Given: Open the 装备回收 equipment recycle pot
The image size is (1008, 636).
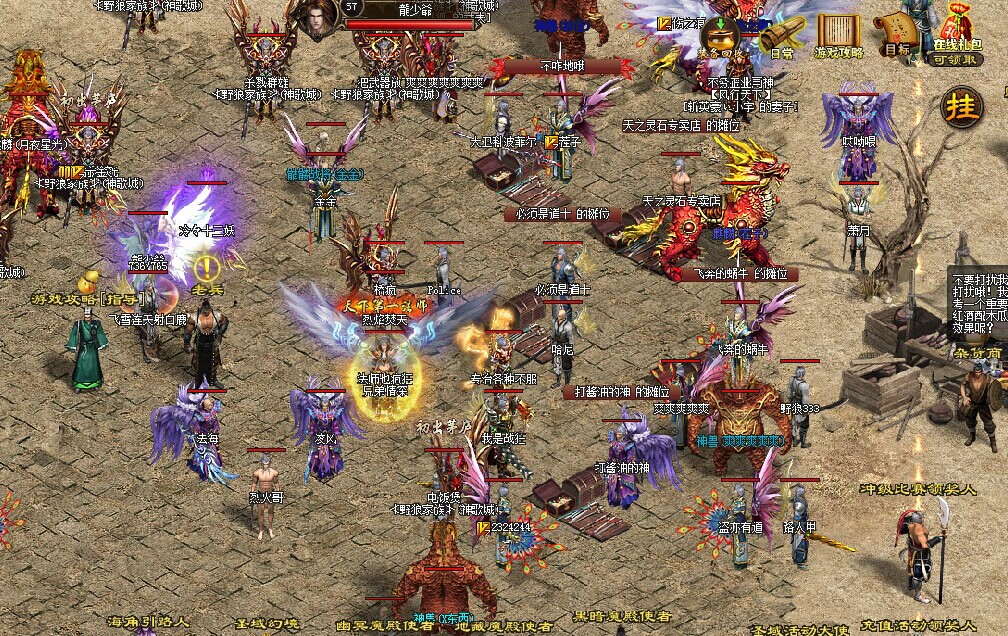Looking at the screenshot, I should click(x=720, y=36).
